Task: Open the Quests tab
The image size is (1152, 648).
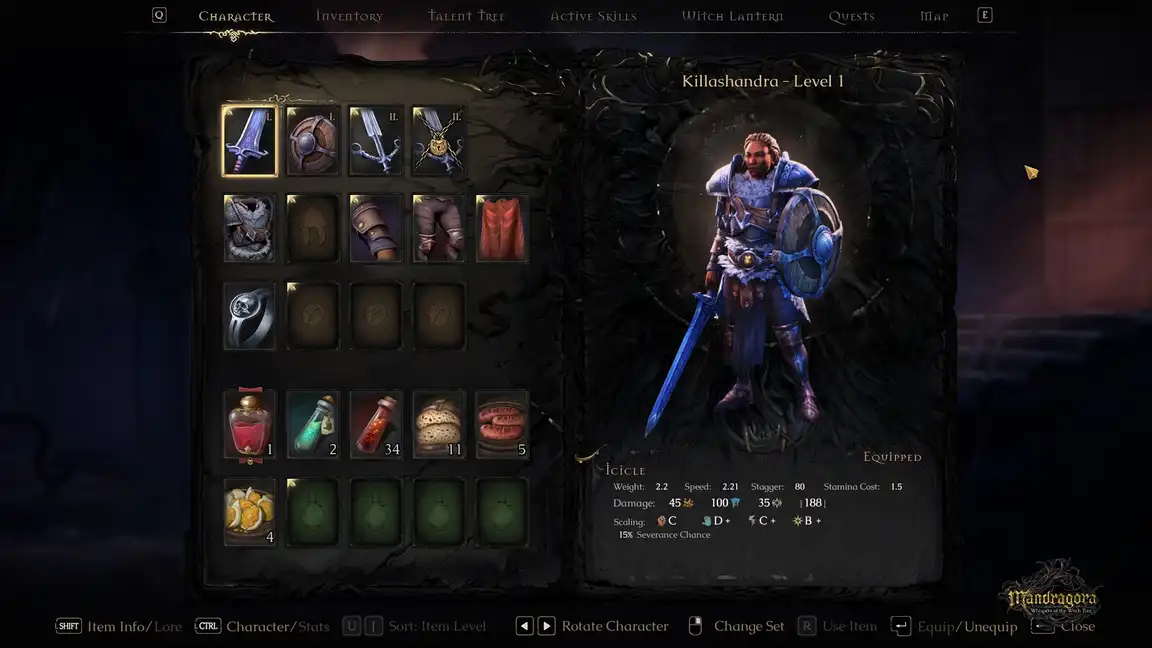Action: [x=851, y=16]
